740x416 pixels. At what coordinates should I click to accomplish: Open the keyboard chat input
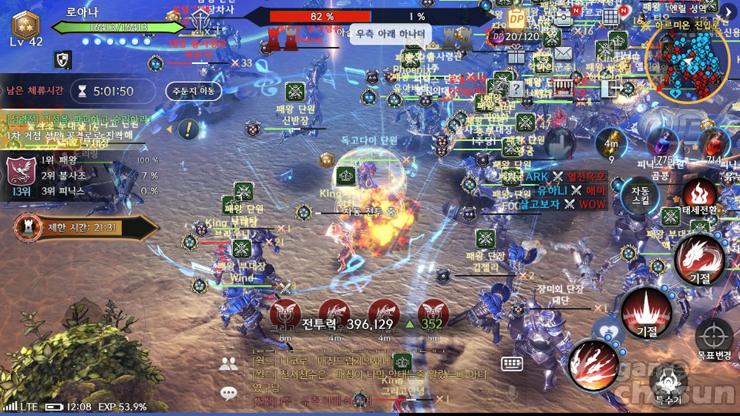click(x=512, y=363)
